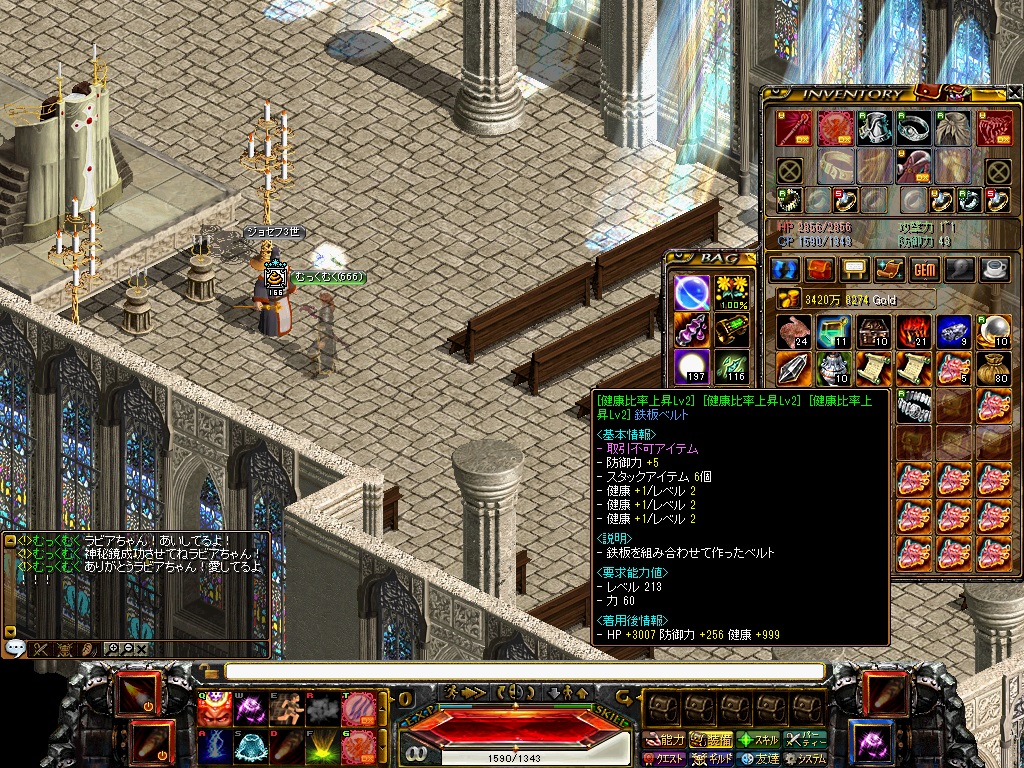Select the money sack stack of 80
1024x768 pixels.
click(993, 369)
